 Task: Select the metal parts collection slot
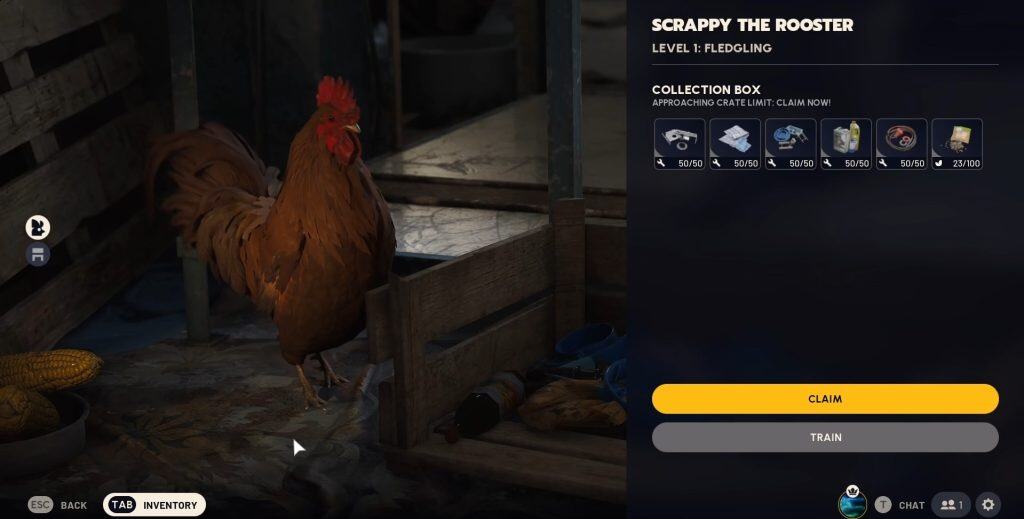click(680, 144)
